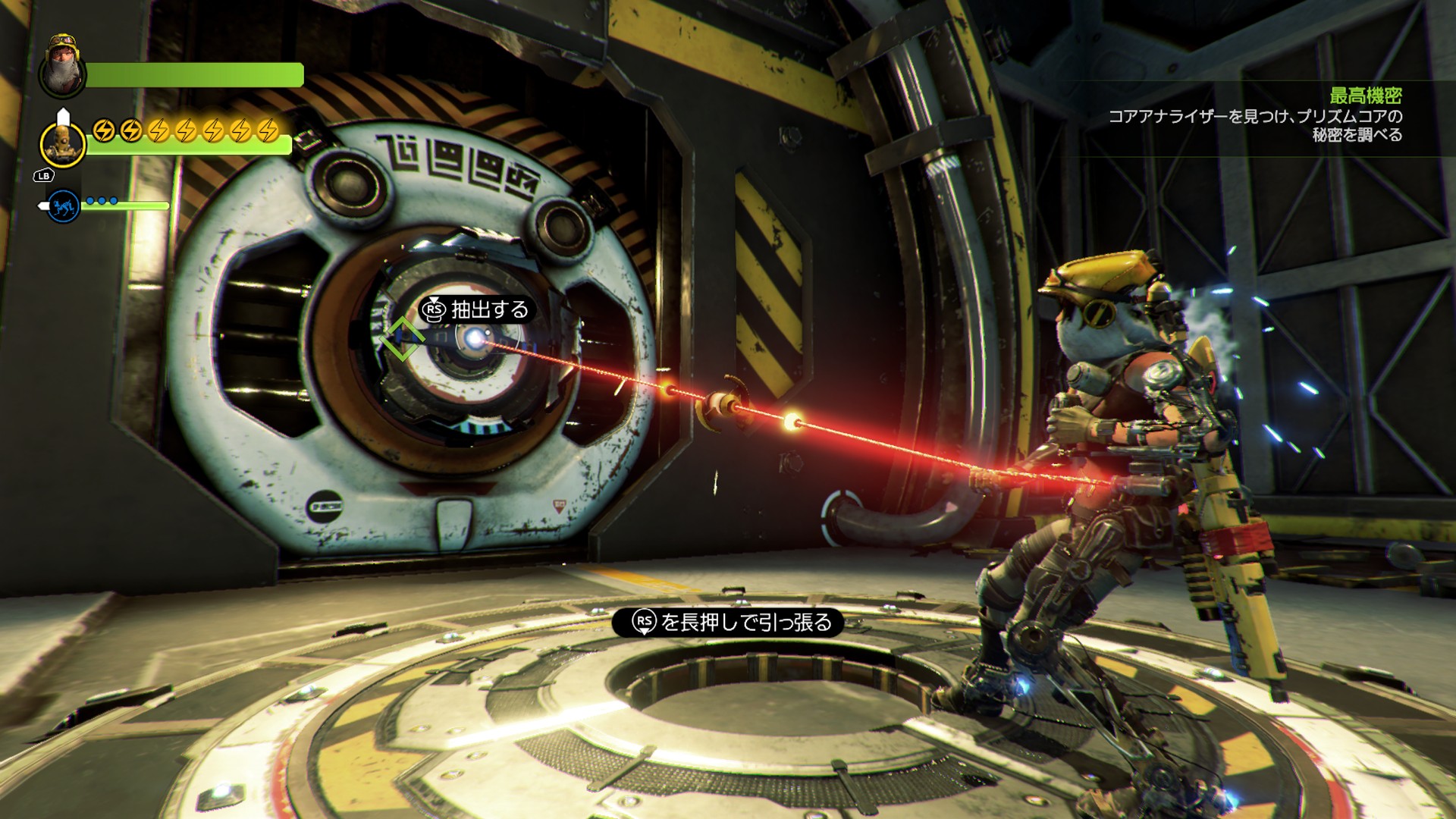Click Joule's character portrait
Screen dimensions: 1456x819
coord(64,68)
